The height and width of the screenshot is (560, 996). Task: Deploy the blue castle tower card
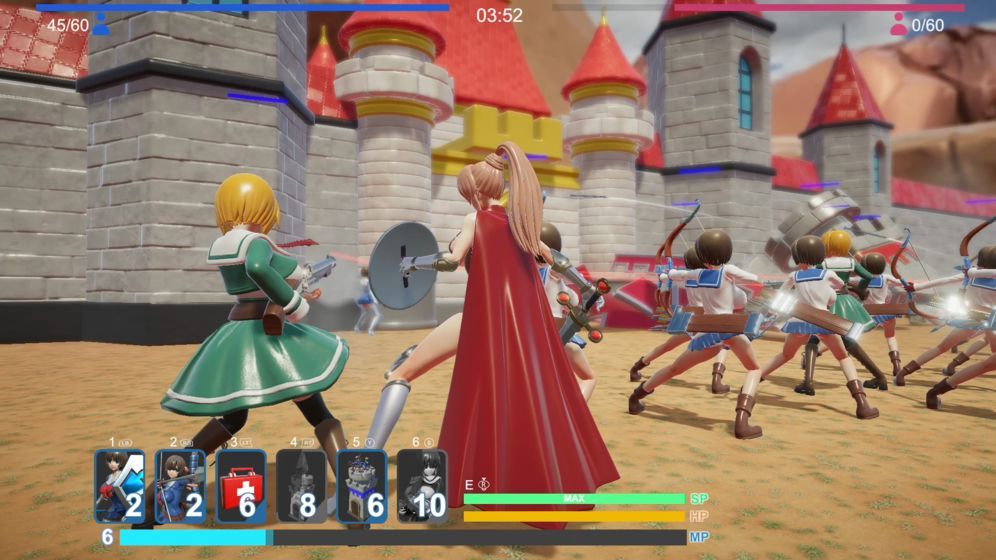pyautogui.click(x=361, y=486)
